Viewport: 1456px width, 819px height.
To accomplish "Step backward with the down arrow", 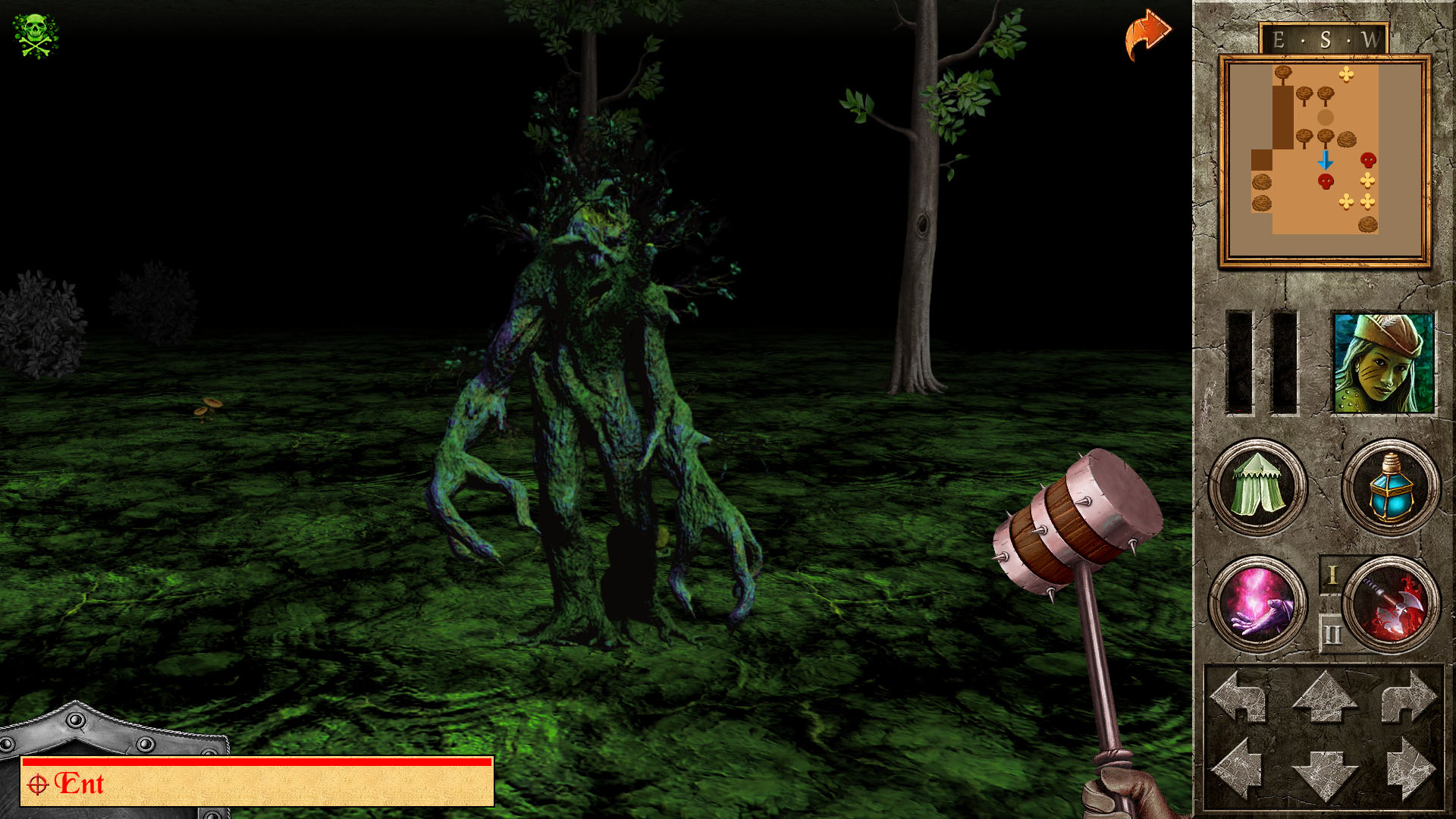I will click(x=1324, y=773).
